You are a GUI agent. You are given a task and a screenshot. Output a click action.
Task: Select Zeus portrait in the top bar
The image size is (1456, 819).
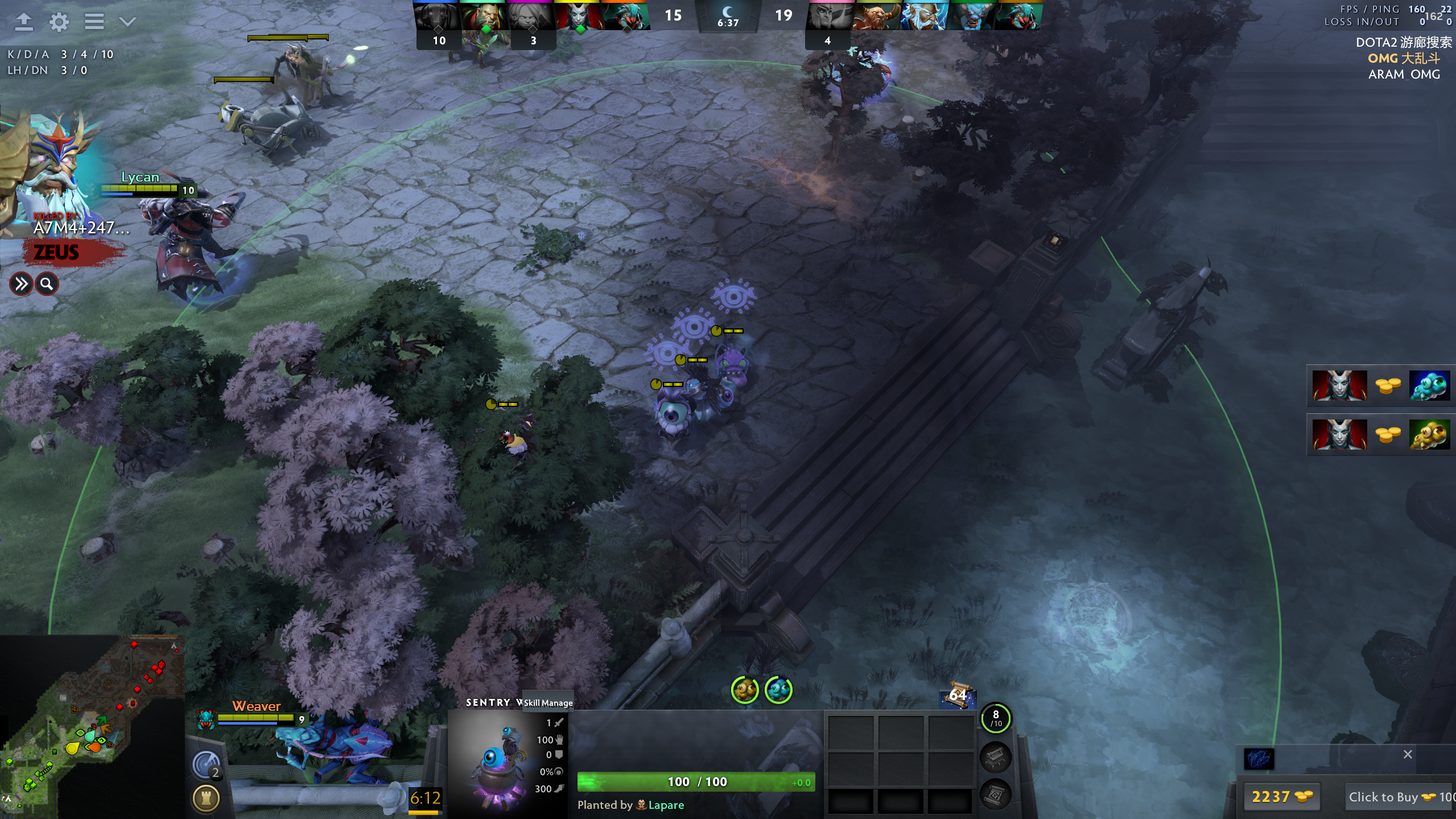pos(923,16)
